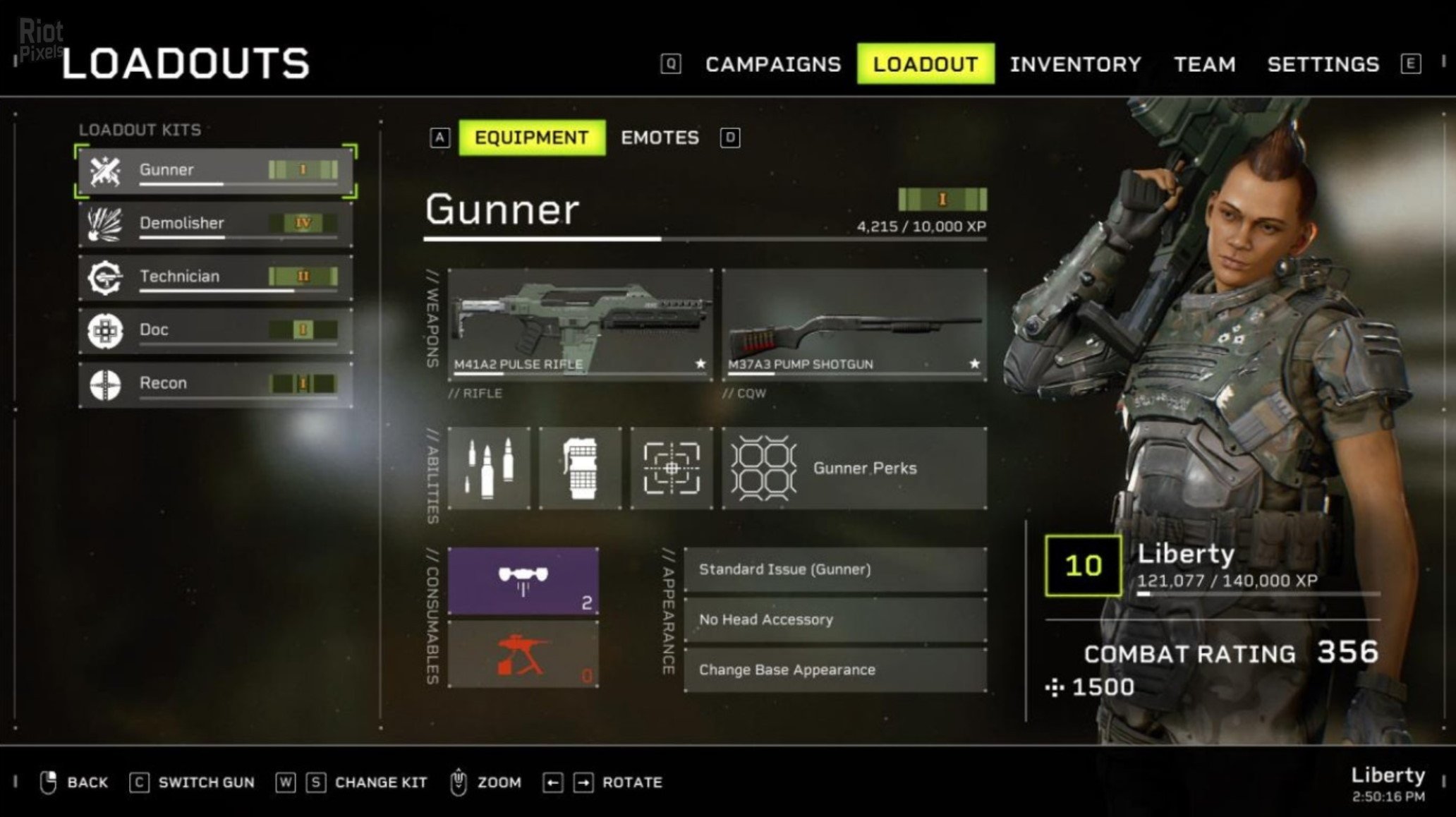Switch to the Inventory tab
Viewport: 1456px width, 817px height.
coord(1075,64)
